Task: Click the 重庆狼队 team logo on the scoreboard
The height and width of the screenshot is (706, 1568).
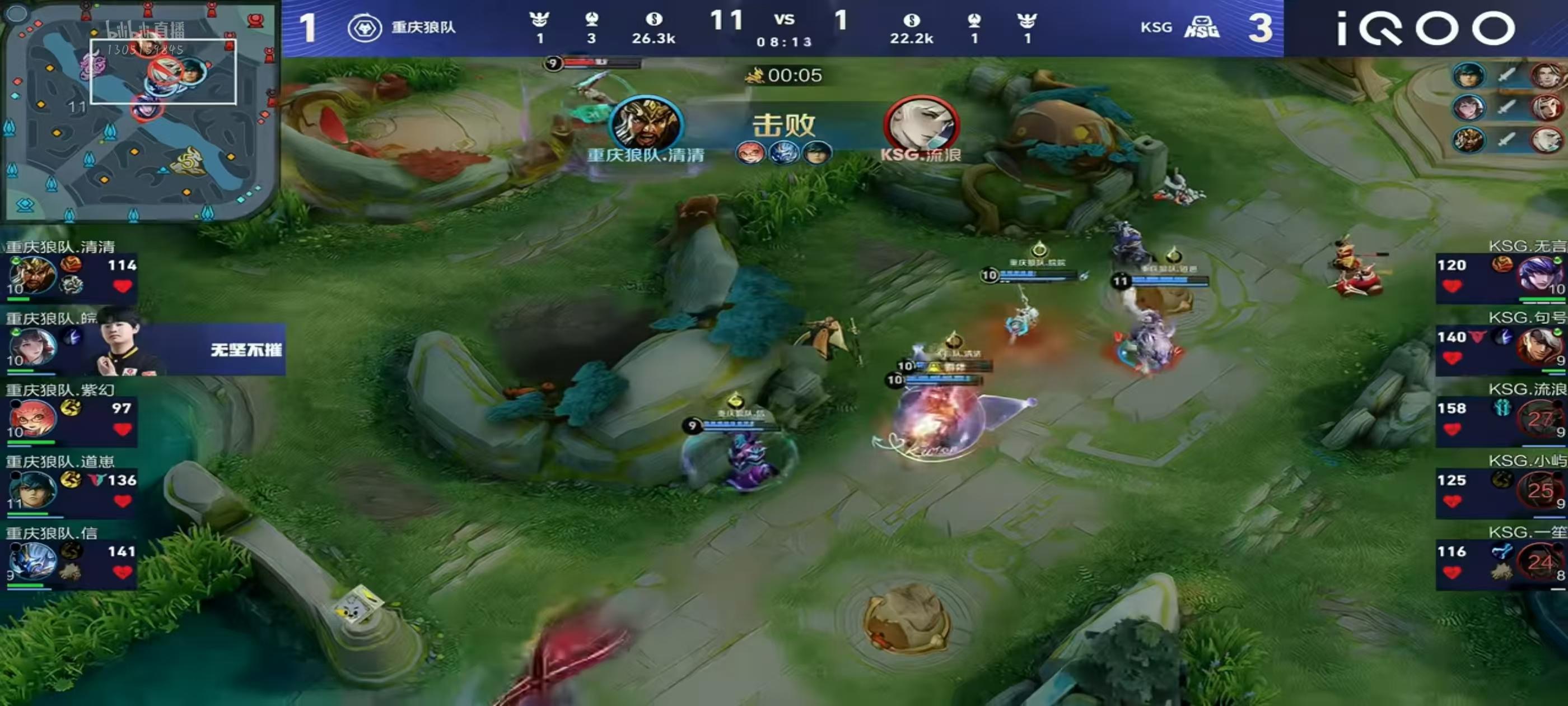Action: tap(365, 28)
